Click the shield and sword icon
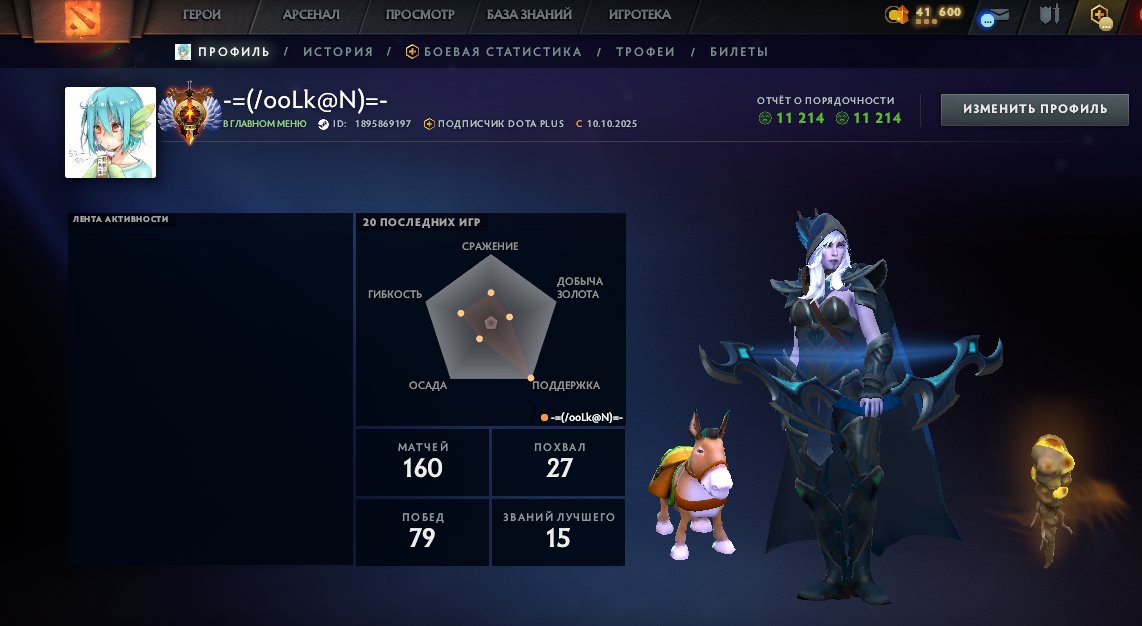This screenshot has height=626, width=1142. [x=1049, y=15]
